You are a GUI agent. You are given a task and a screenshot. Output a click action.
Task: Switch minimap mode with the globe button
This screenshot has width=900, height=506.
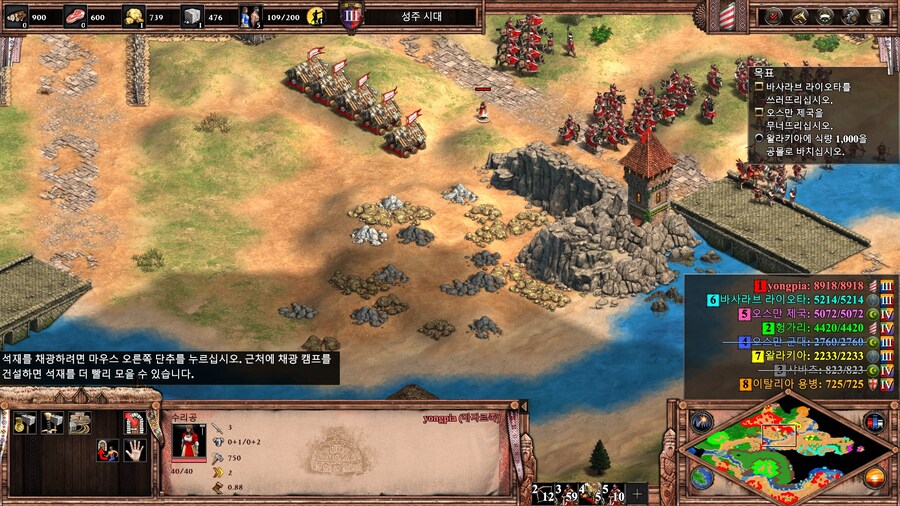point(701,478)
